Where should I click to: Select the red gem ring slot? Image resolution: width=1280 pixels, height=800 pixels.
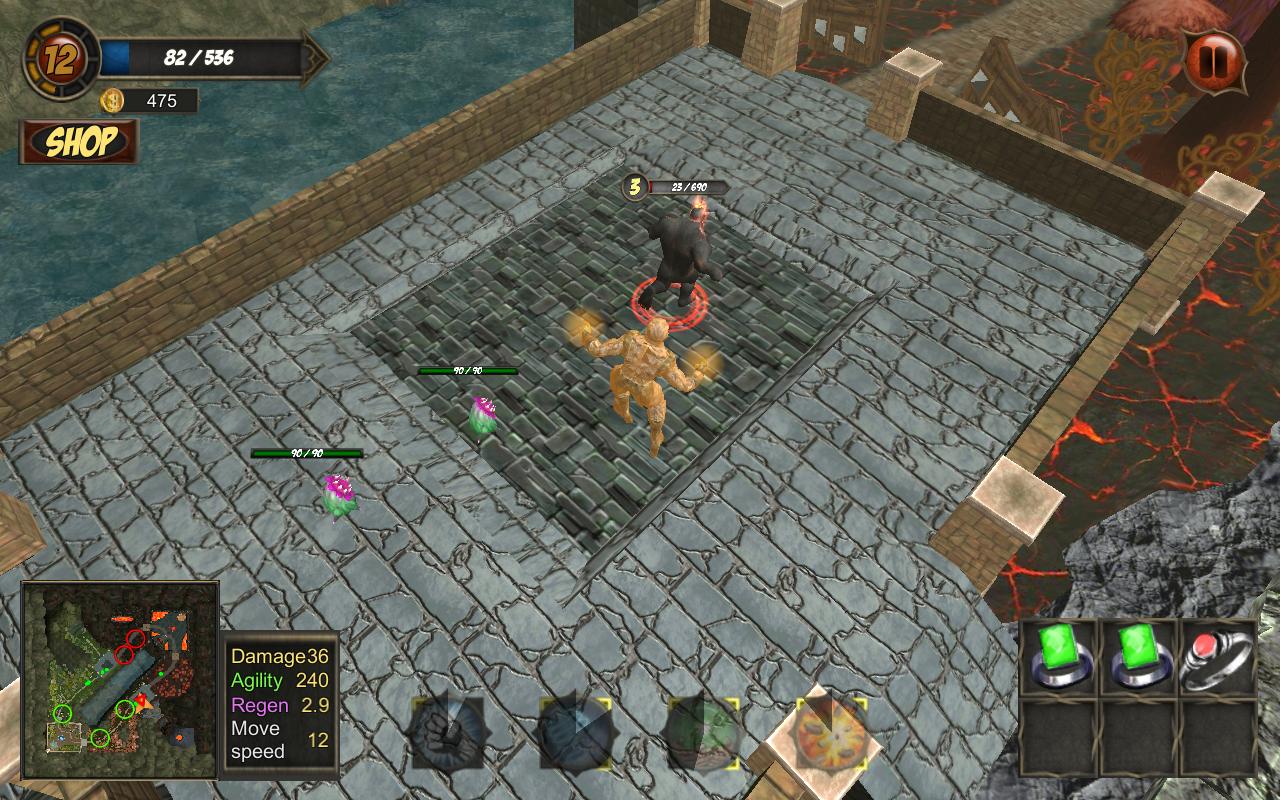(1217, 657)
